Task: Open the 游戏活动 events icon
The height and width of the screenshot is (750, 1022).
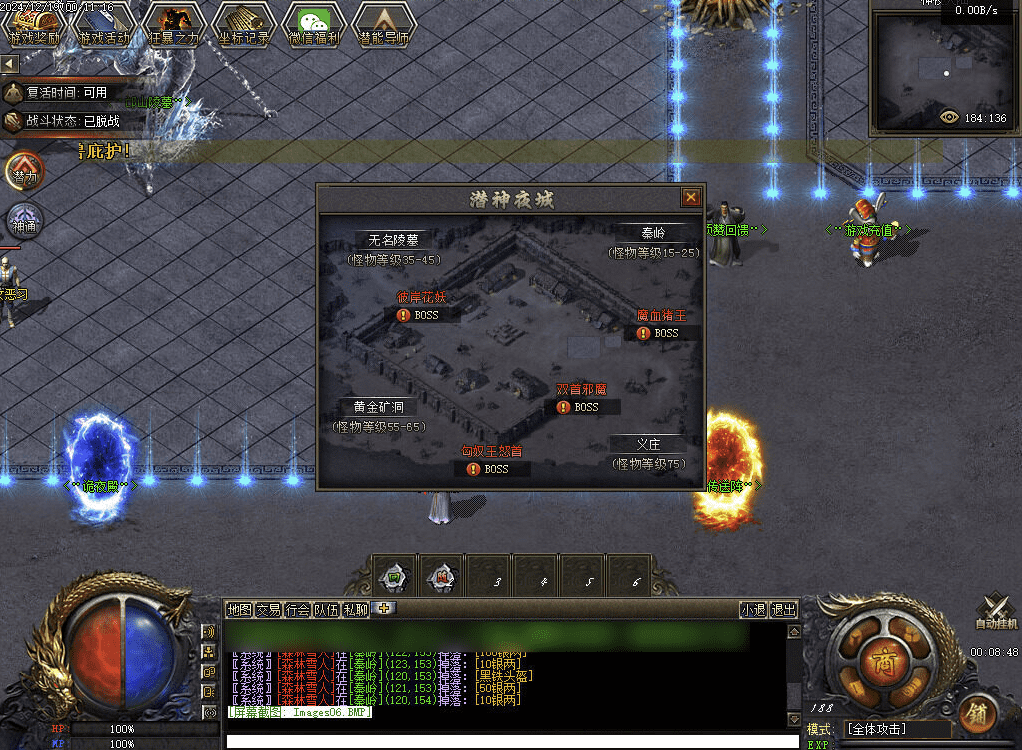Action: (x=104, y=23)
